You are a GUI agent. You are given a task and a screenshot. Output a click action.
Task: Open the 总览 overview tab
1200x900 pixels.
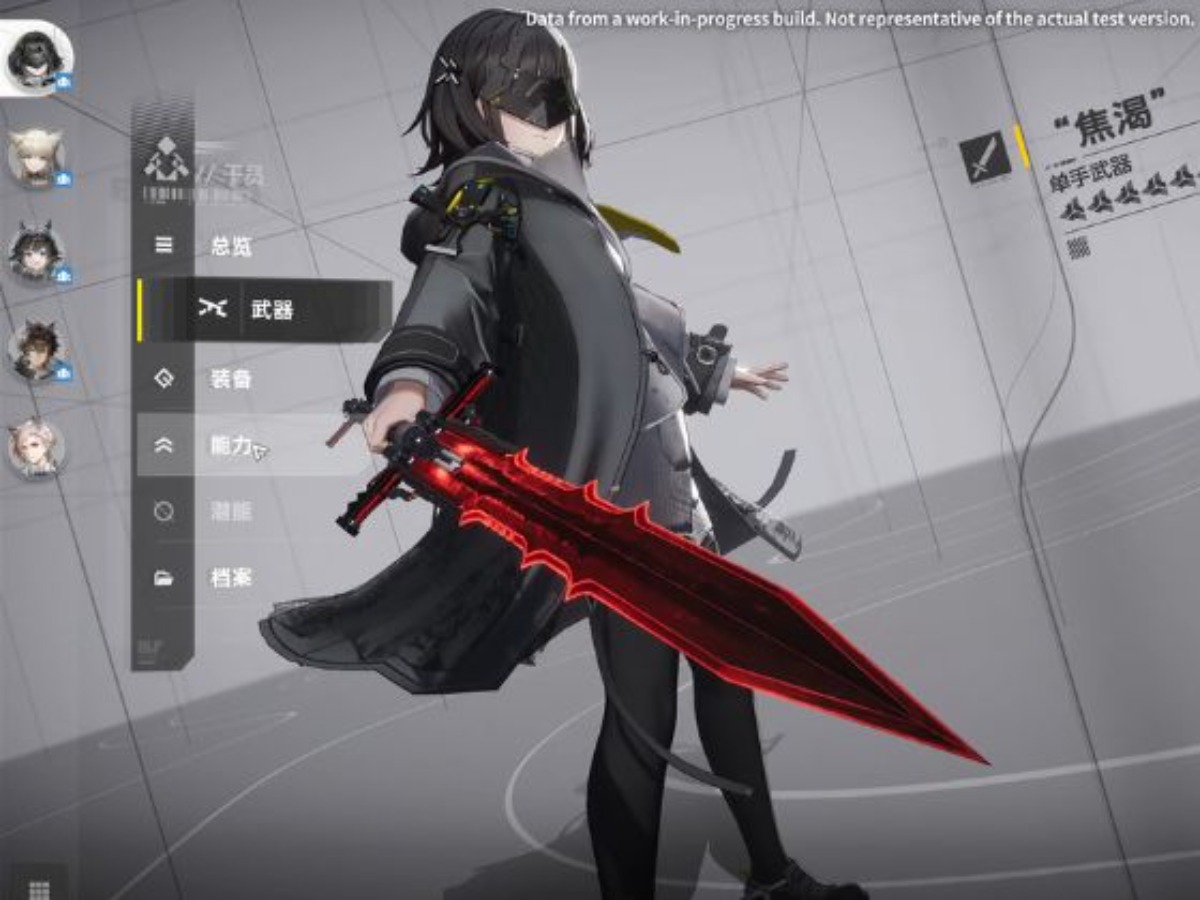tap(230, 246)
